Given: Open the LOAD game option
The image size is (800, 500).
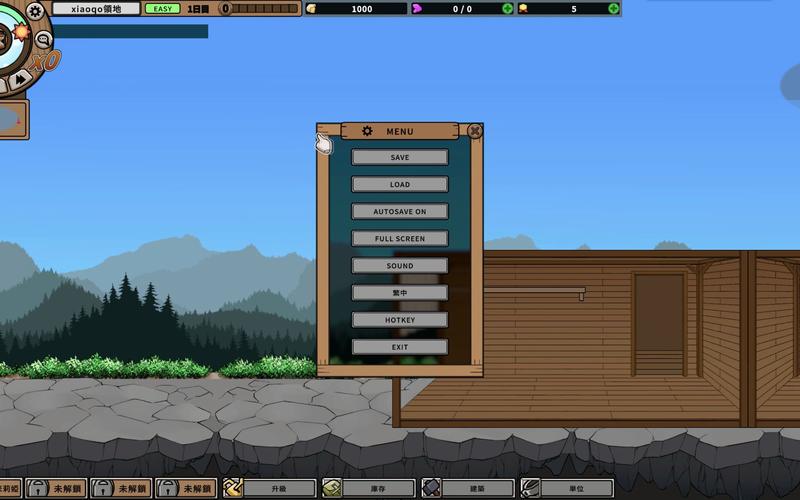Looking at the screenshot, I should click(x=400, y=184).
